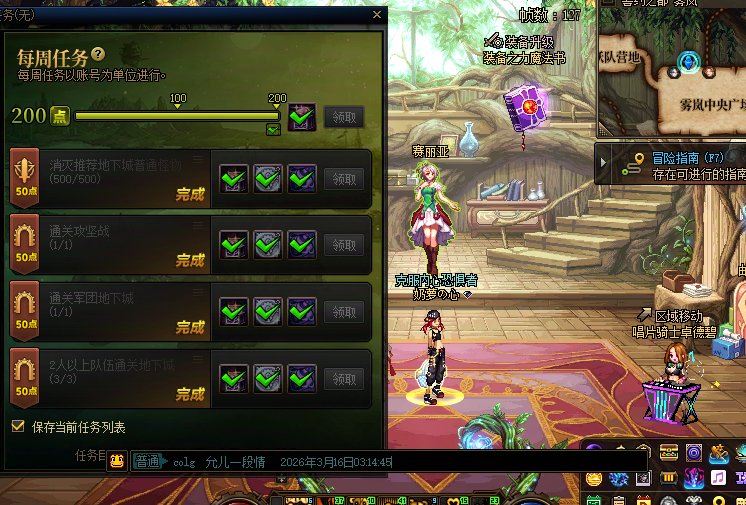This screenshot has width=746, height=505.
Task: Select the purple reward box beside the progress bar
Action: point(302,117)
